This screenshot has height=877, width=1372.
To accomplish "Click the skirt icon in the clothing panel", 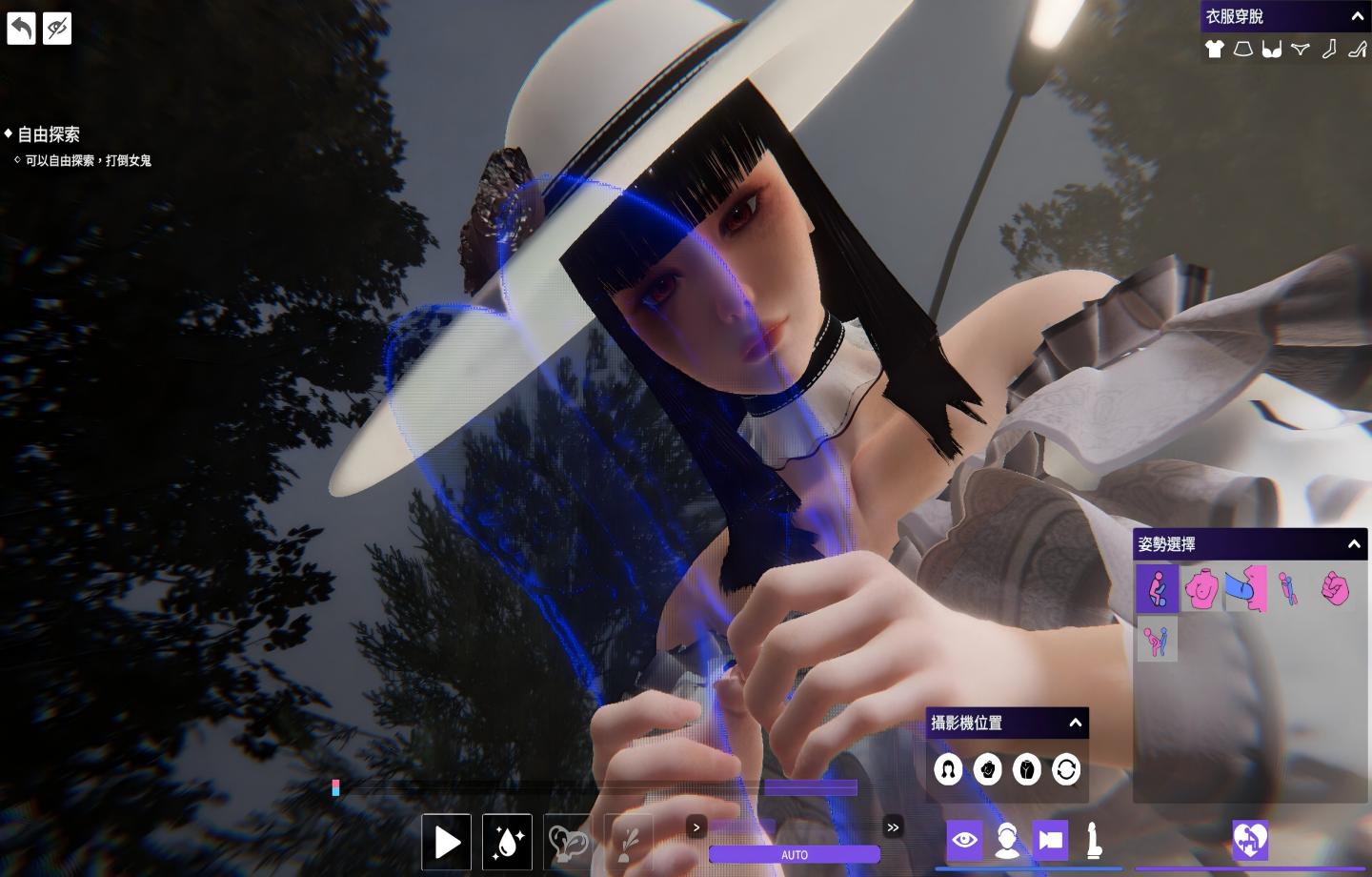I will point(1242,49).
